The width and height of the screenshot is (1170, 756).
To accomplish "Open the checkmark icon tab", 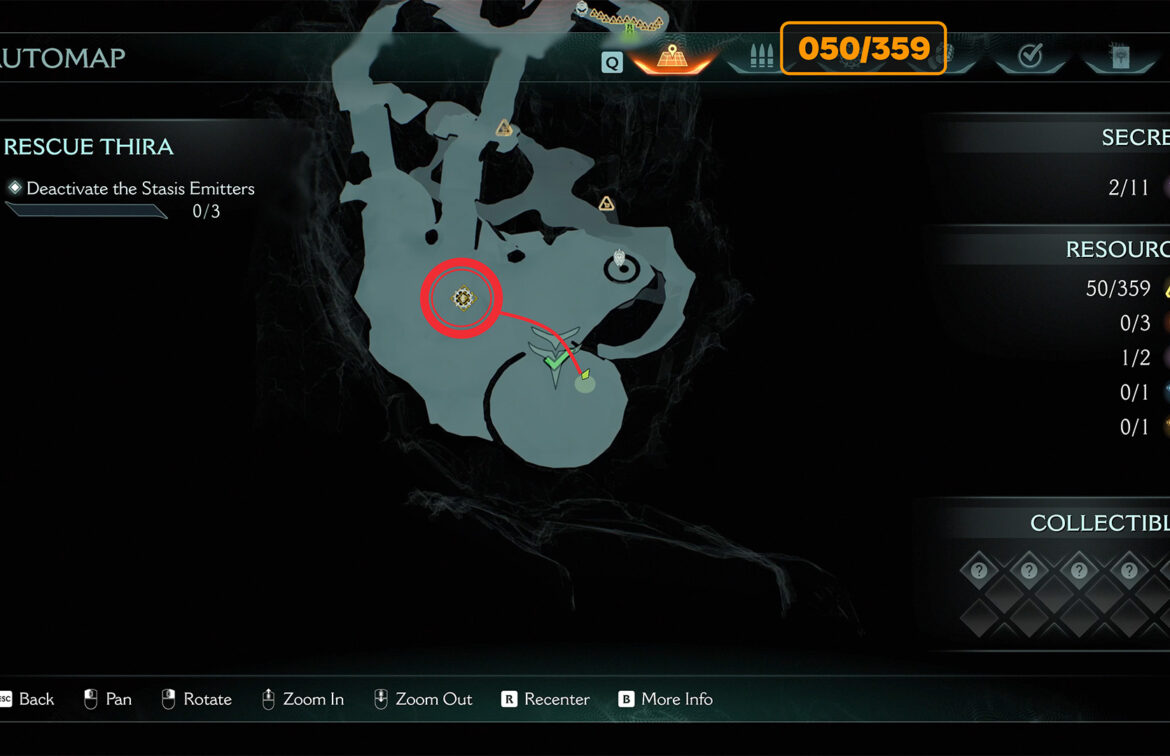I will tap(1029, 57).
